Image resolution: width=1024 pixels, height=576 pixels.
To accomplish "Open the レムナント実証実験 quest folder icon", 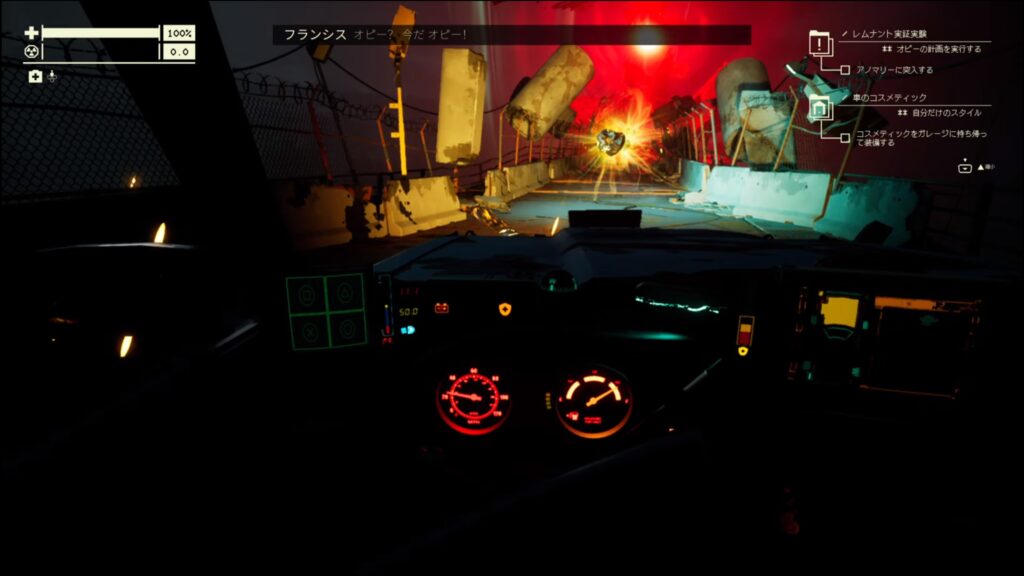I will tap(820, 45).
